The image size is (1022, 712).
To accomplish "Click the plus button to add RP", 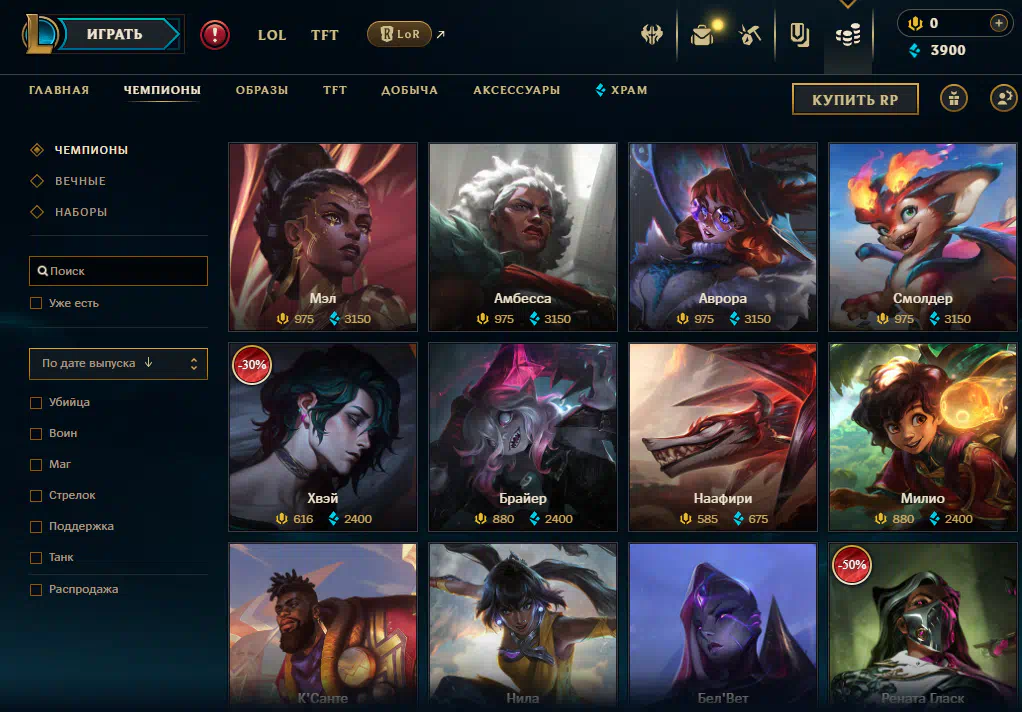I will [x=998, y=23].
